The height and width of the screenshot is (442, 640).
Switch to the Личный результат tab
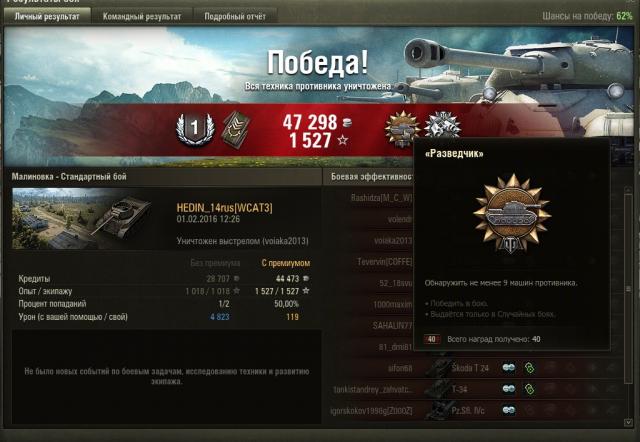pos(46,17)
